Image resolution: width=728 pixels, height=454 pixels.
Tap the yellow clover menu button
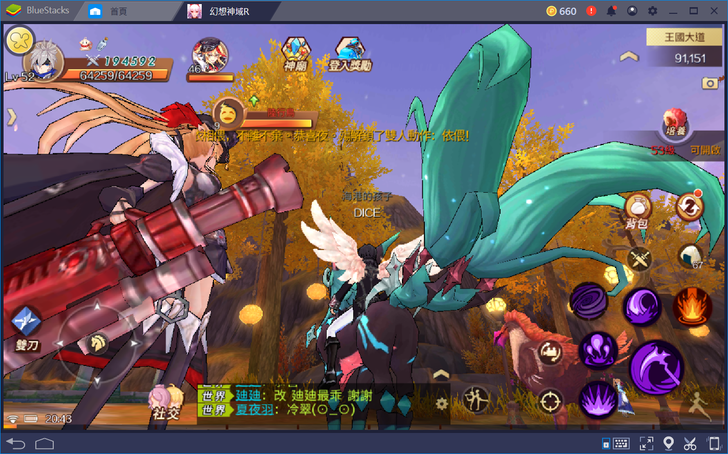coord(19,41)
